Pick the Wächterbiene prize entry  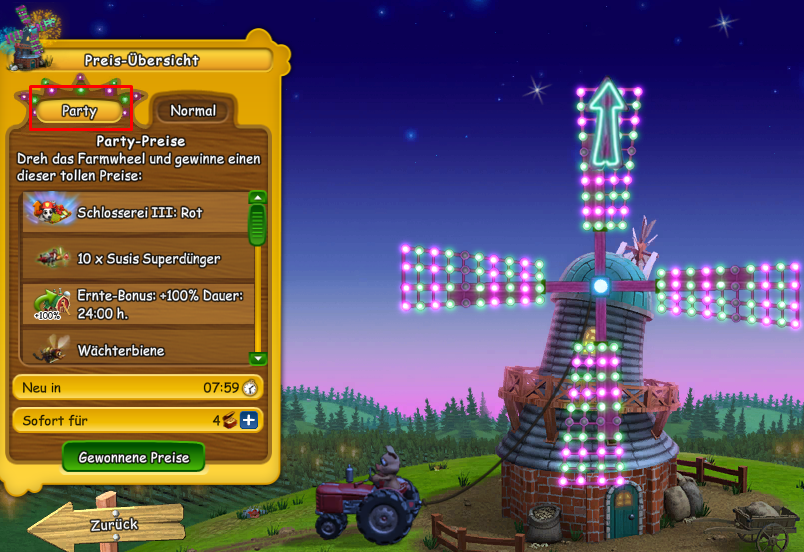click(135, 350)
